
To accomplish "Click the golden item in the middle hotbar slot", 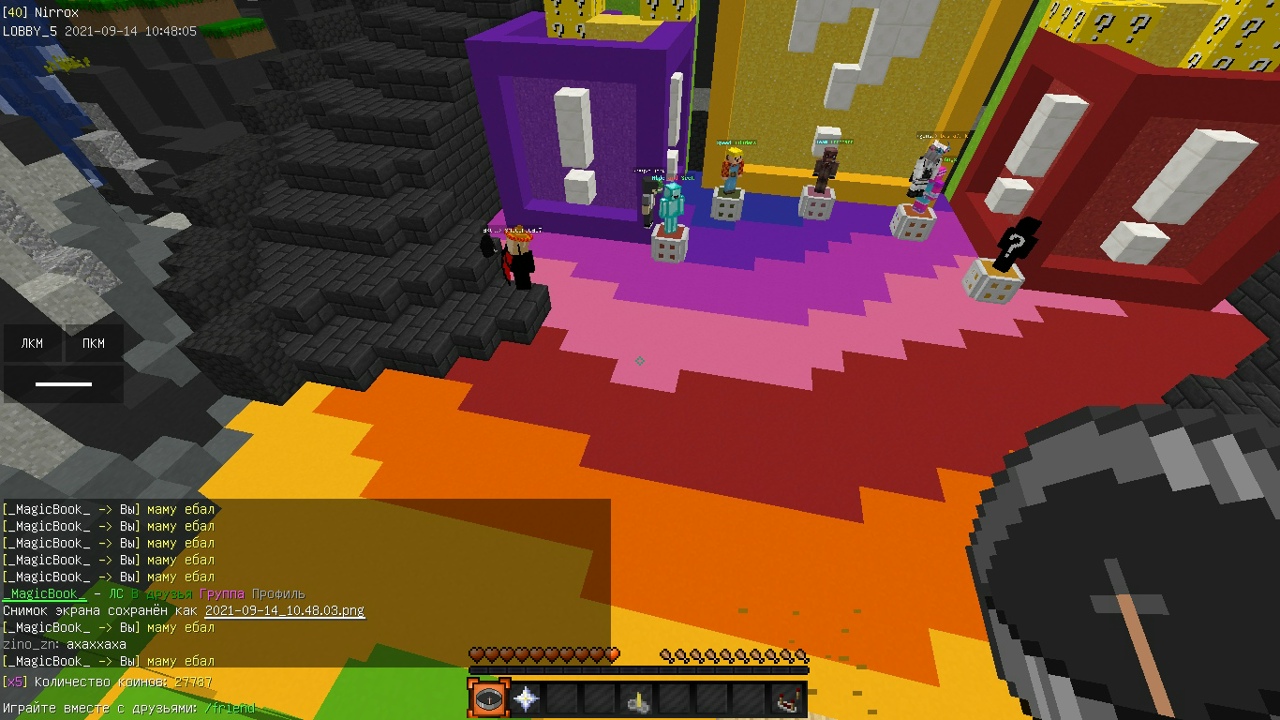I will click(638, 701).
